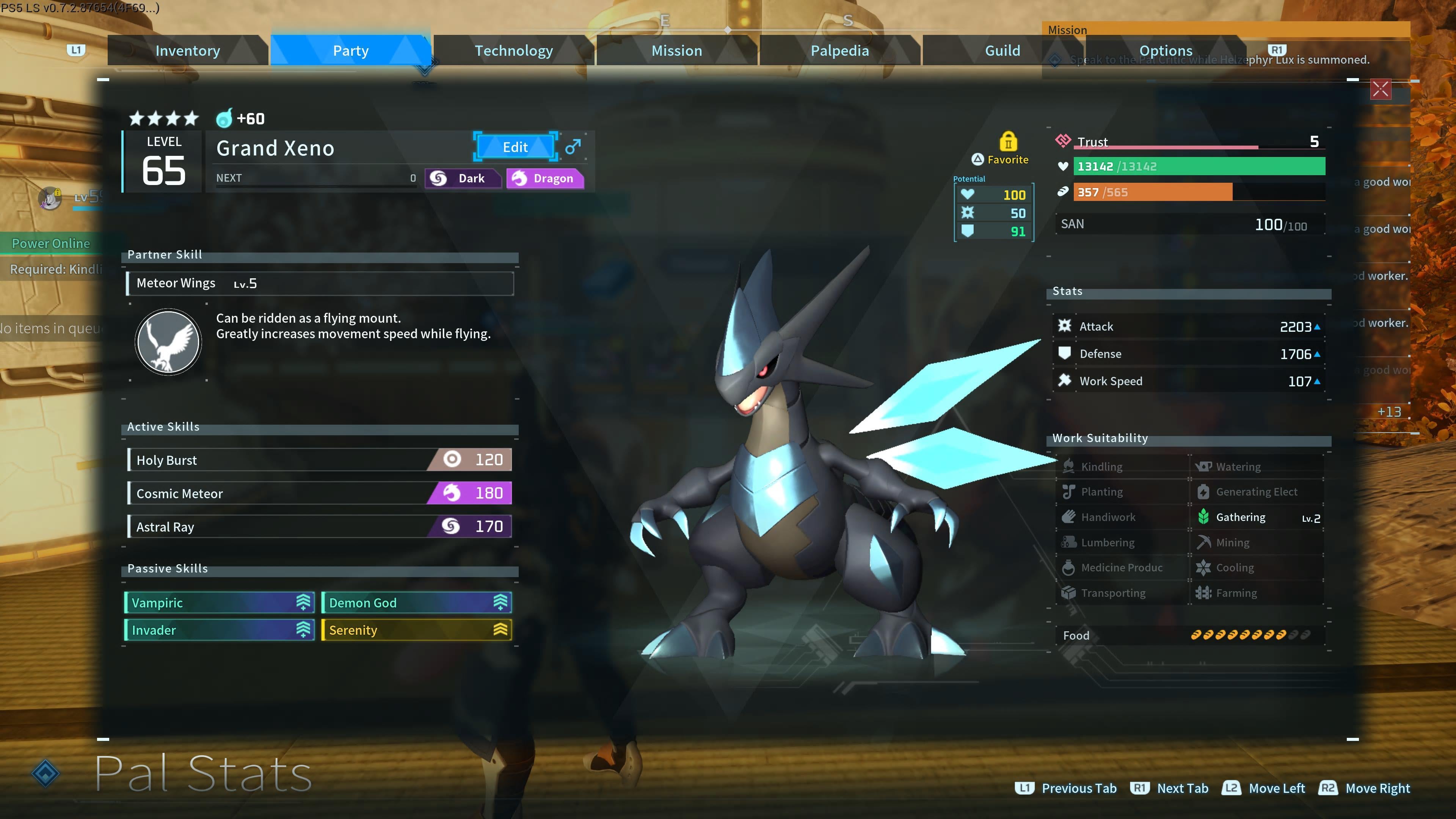Select the Astral Ray active skill
Screen dimensions: 1456x819
pos(320,527)
